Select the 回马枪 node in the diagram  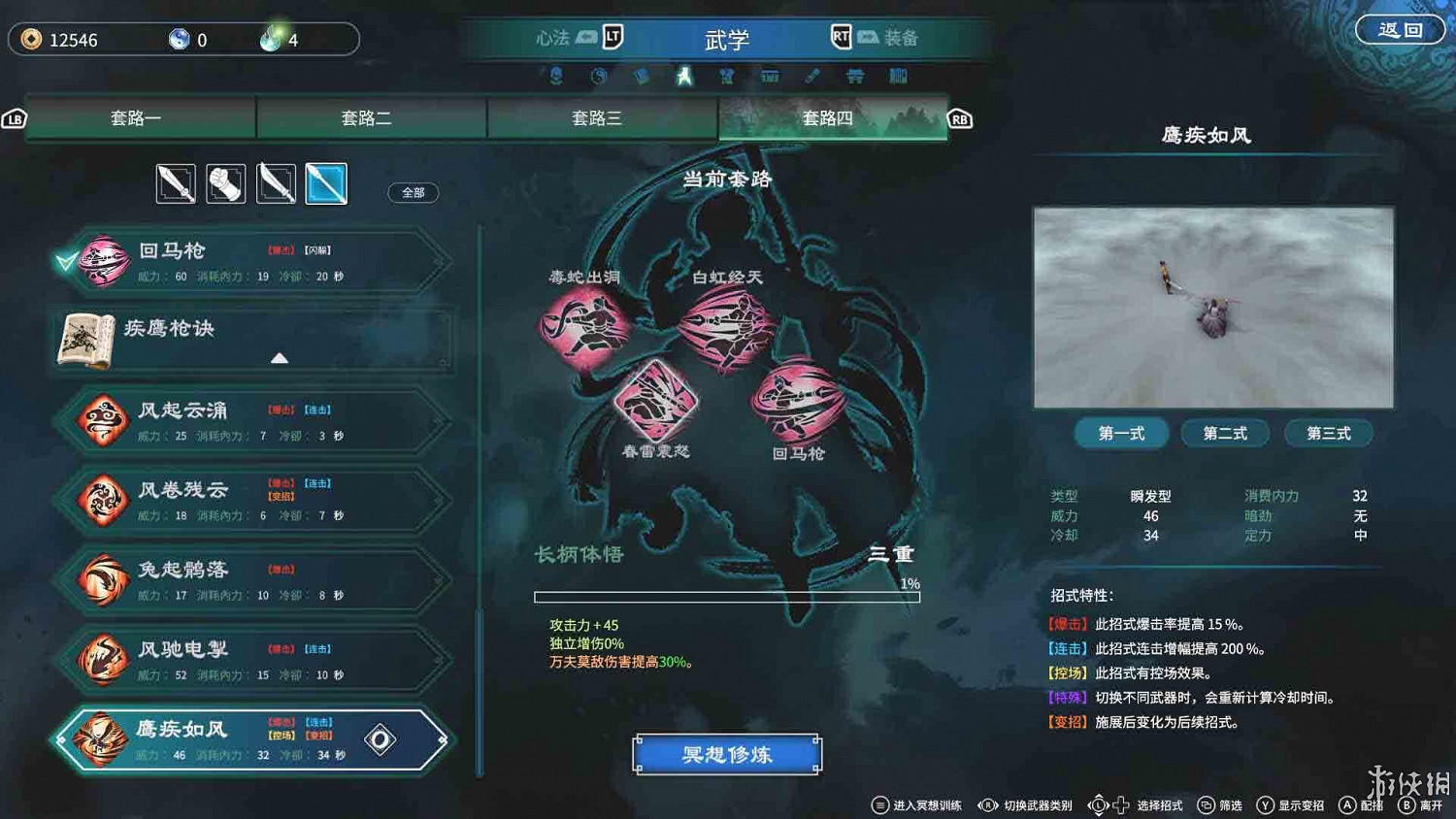(798, 401)
